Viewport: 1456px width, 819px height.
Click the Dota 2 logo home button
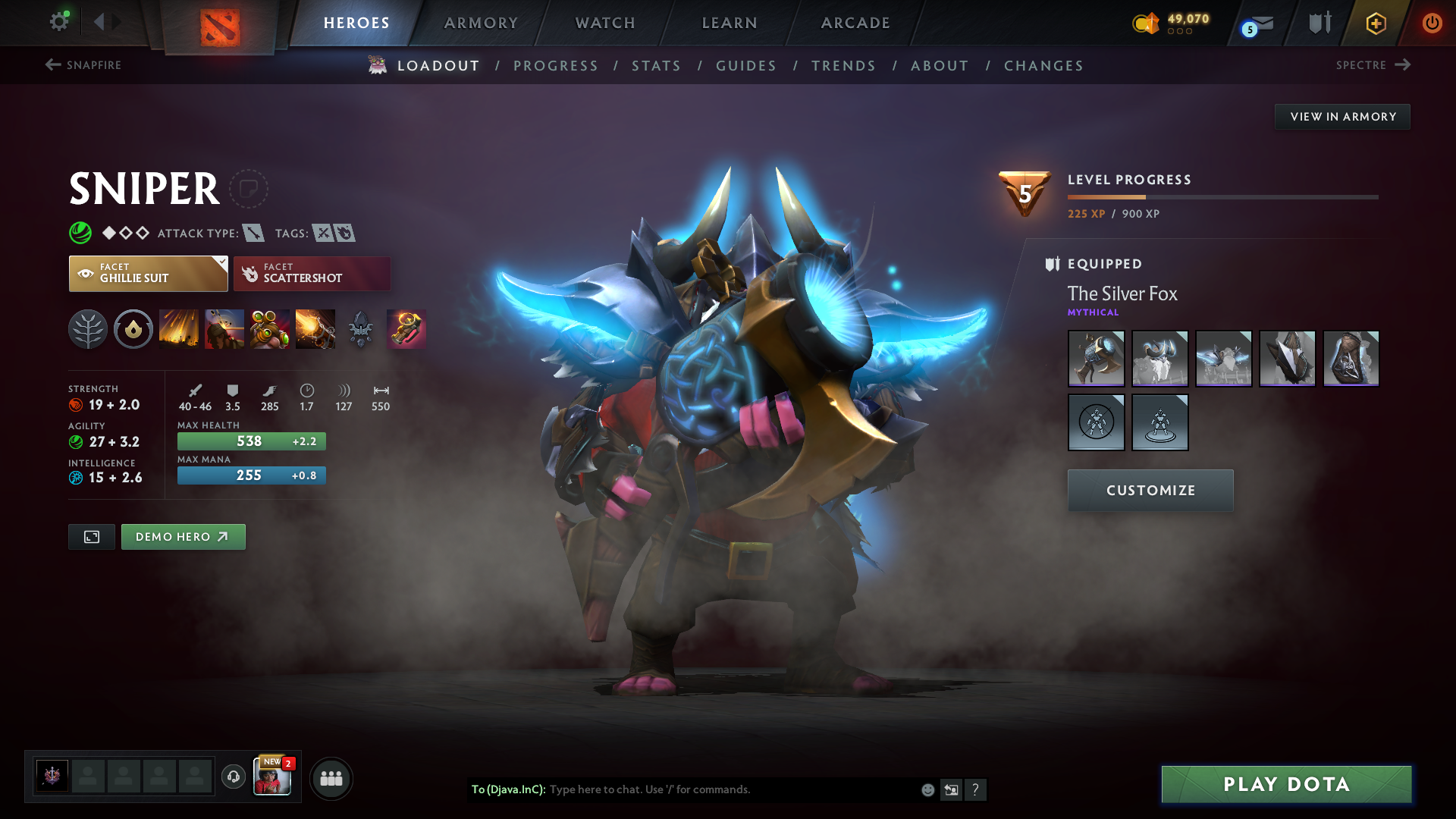click(220, 27)
